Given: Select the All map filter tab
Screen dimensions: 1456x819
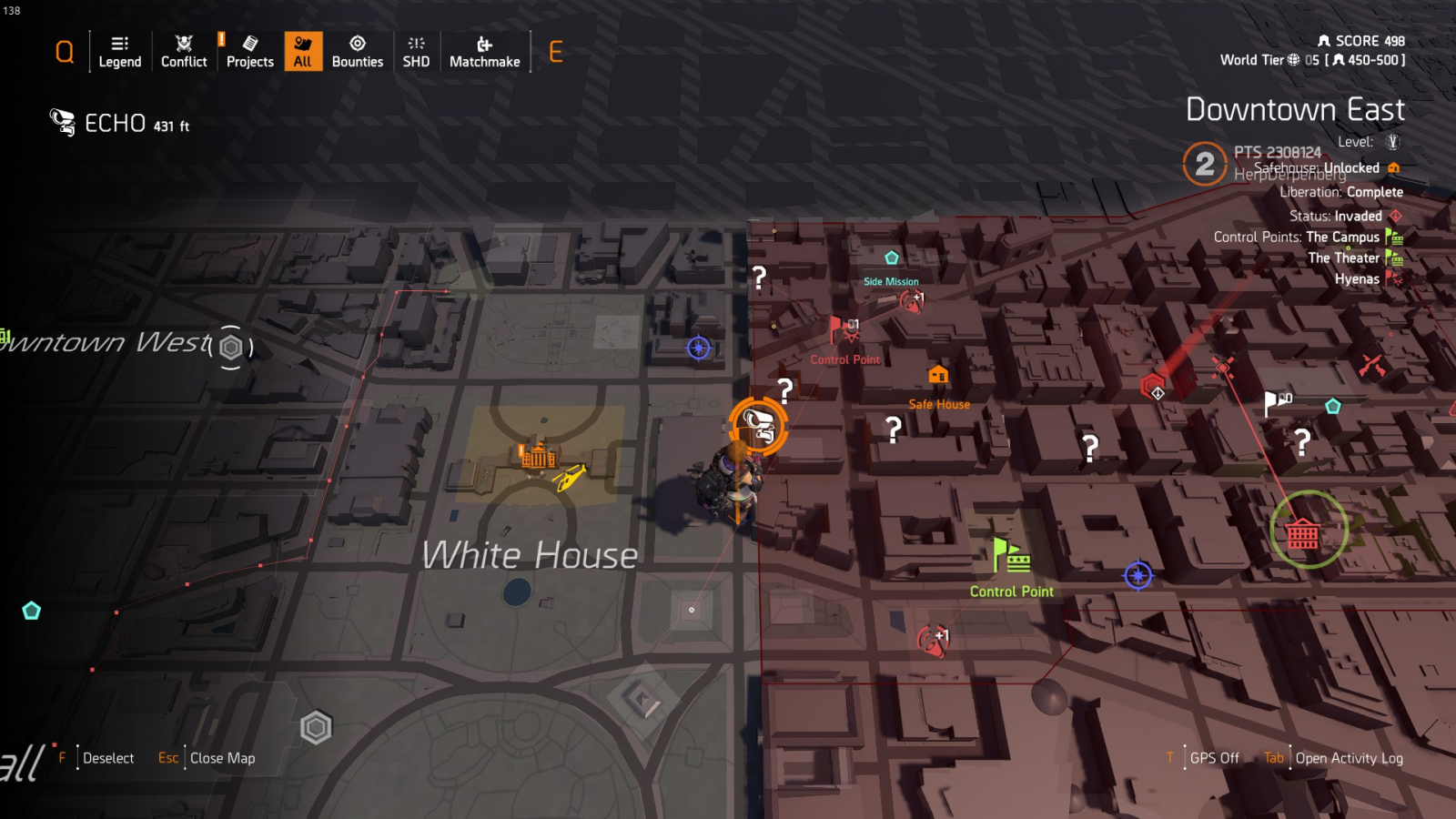Looking at the screenshot, I should pos(303,52).
